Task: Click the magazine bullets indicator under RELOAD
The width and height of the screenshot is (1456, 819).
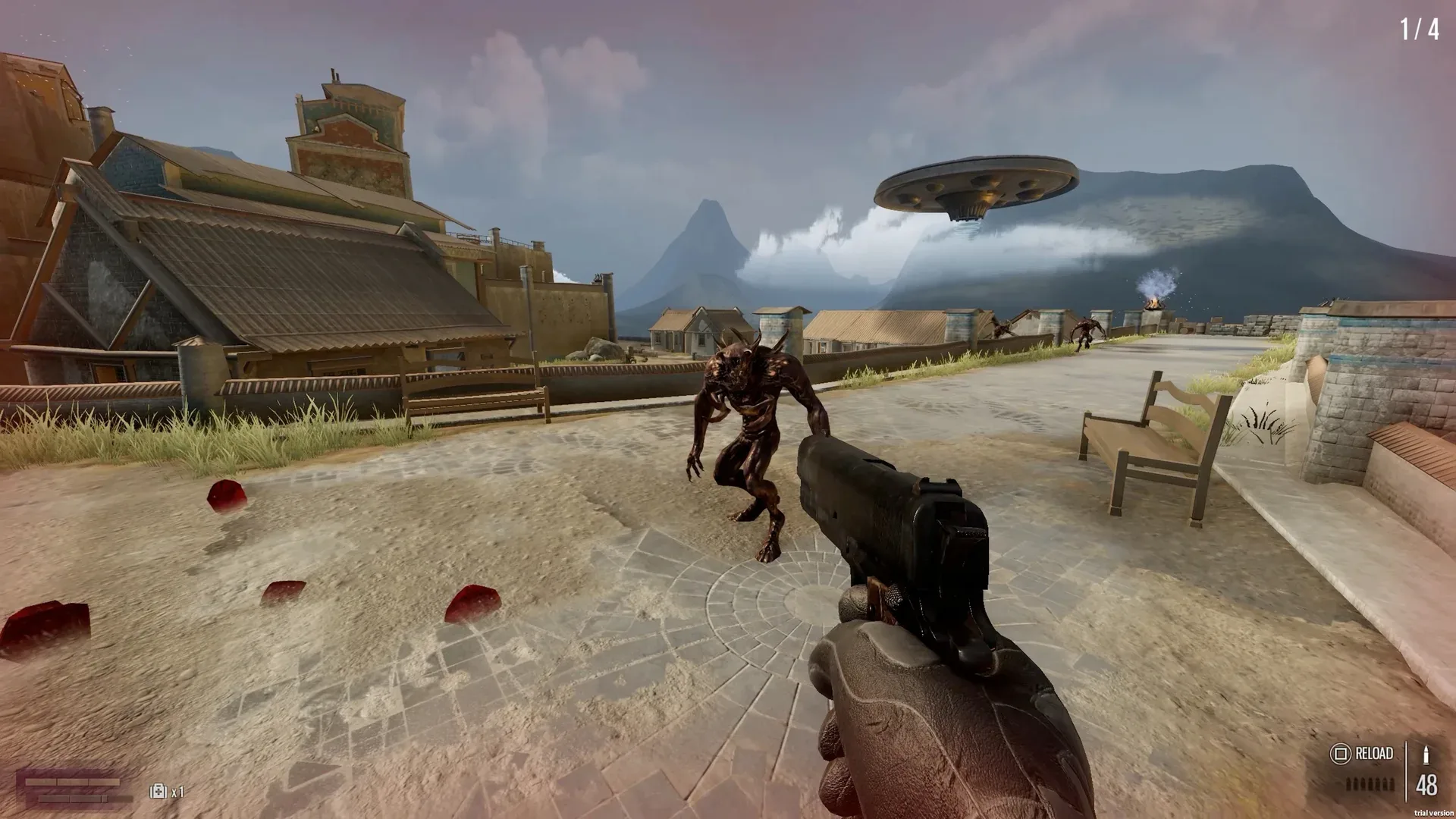Action: 1370,785
